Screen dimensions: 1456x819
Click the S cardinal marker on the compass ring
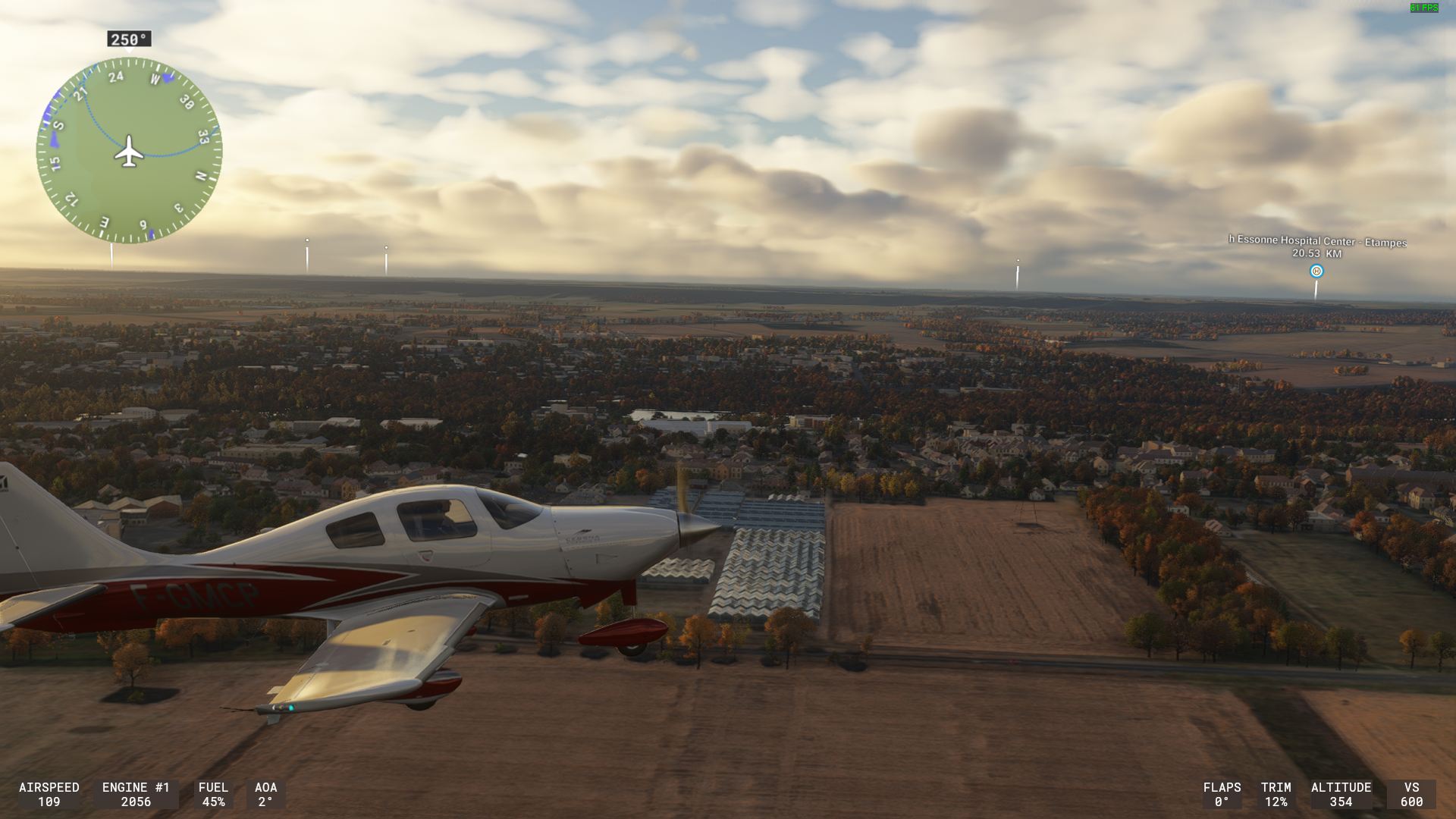(x=57, y=124)
